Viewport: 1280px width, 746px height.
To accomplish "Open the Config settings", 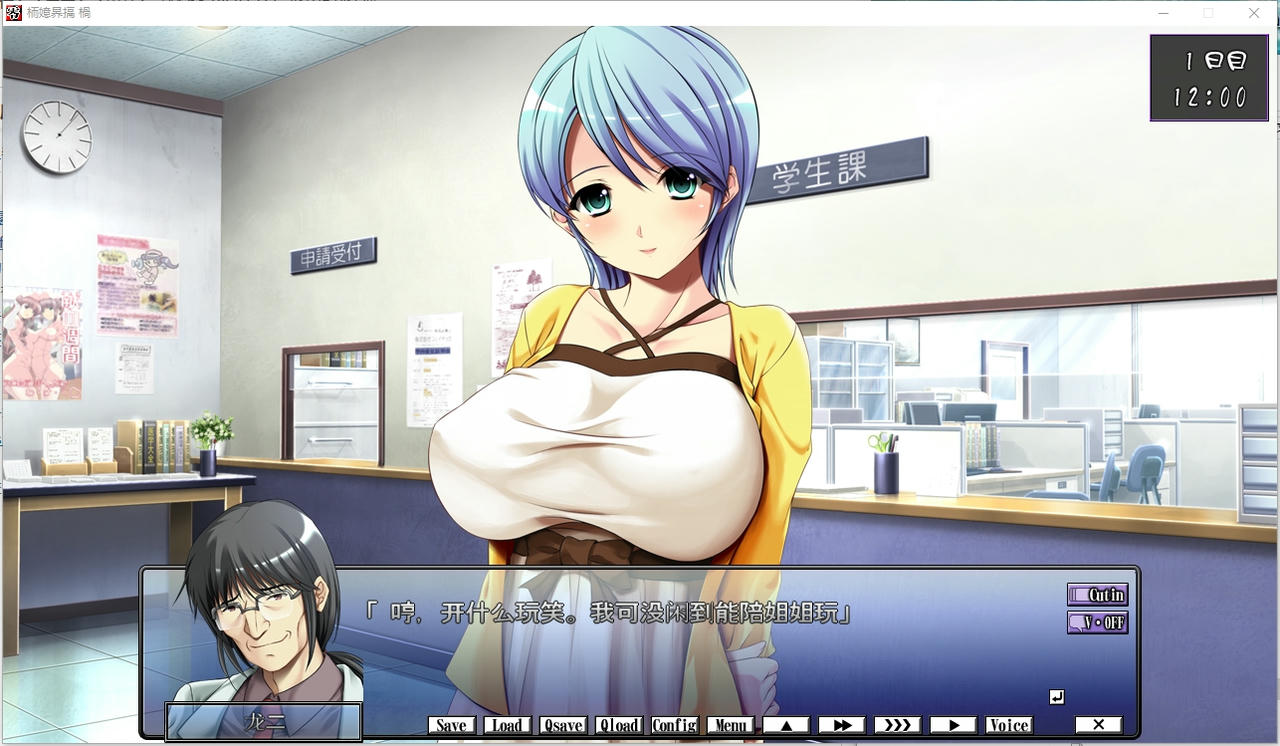I will (675, 725).
